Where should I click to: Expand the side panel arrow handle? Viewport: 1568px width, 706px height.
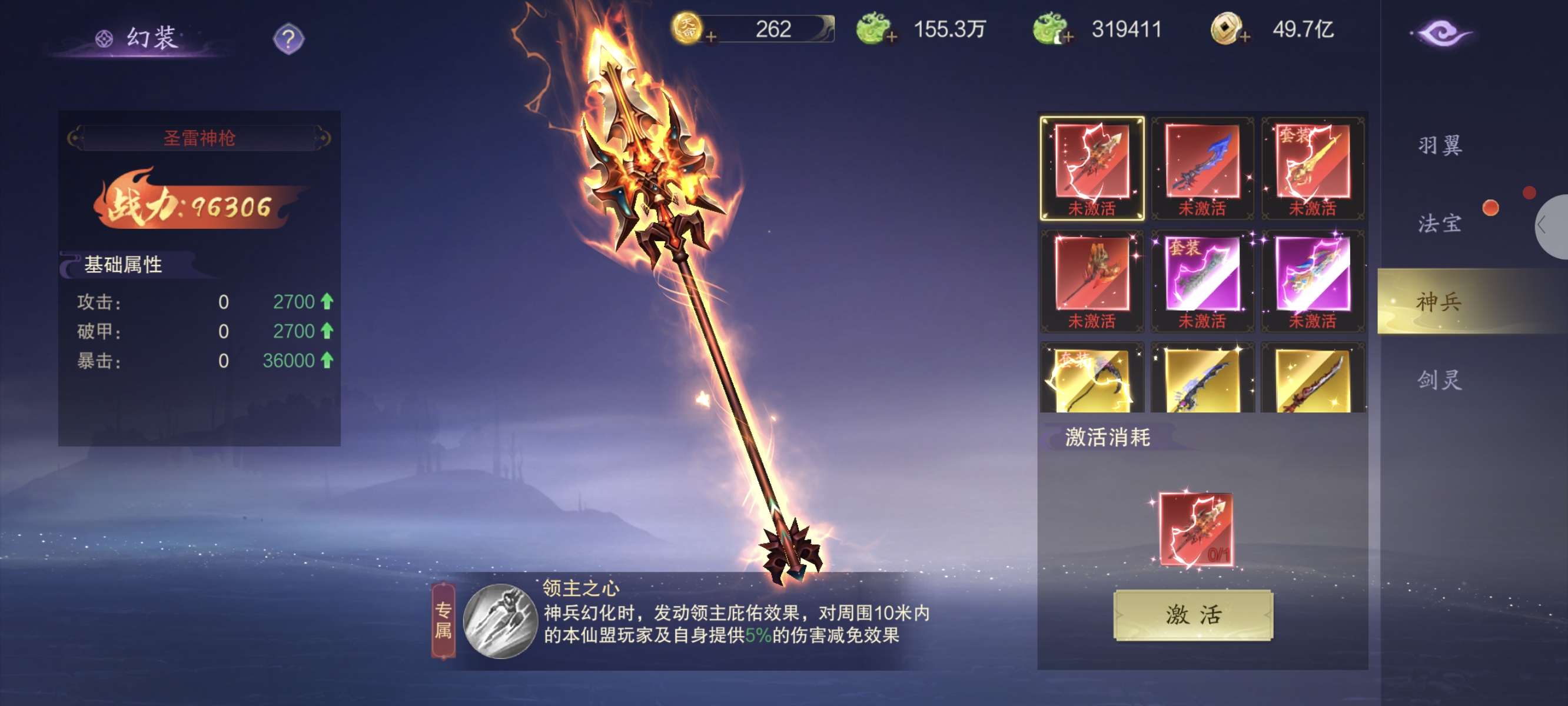(x=1546, y=227)
